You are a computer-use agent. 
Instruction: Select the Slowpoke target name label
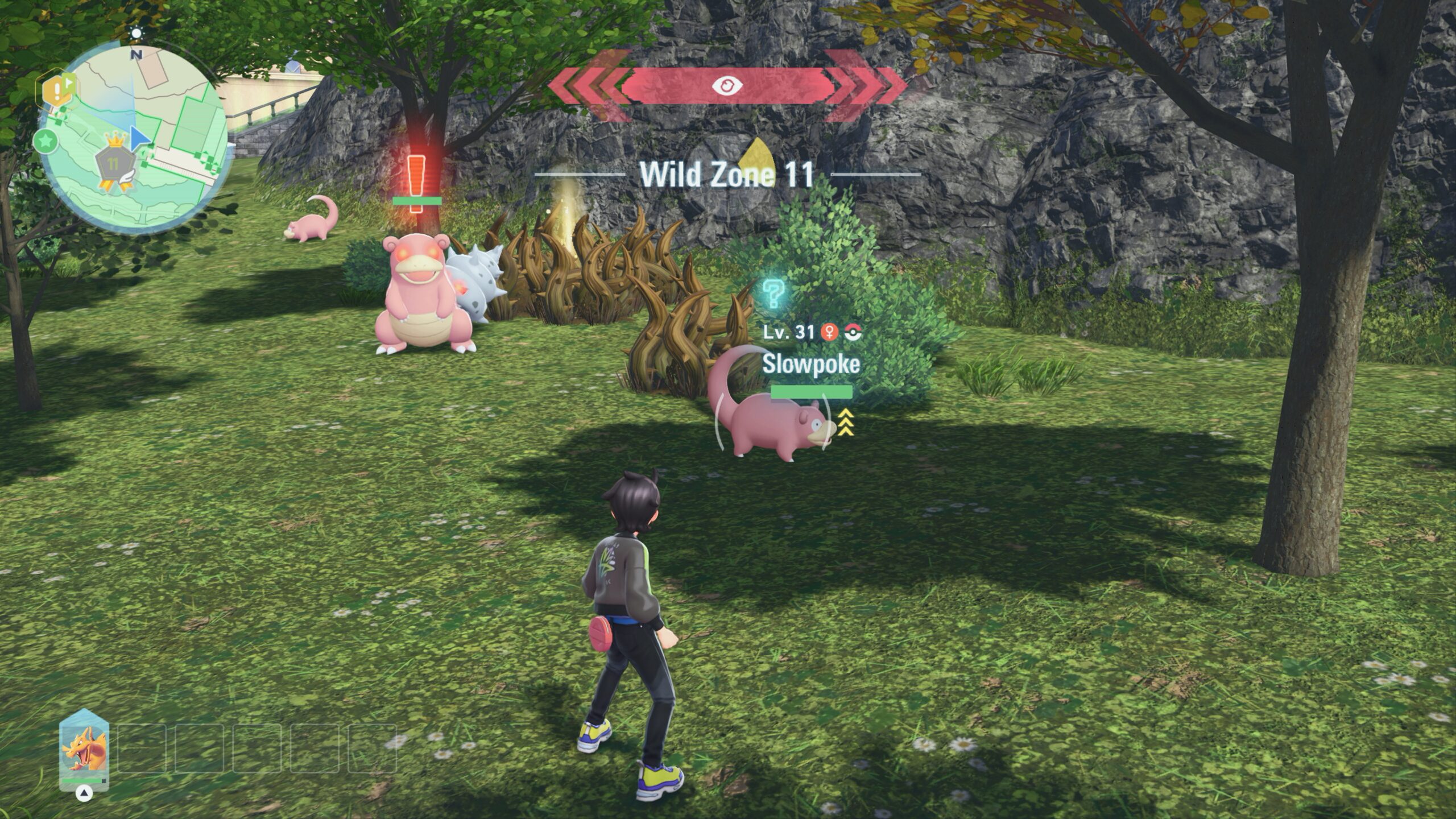(810, 364)
